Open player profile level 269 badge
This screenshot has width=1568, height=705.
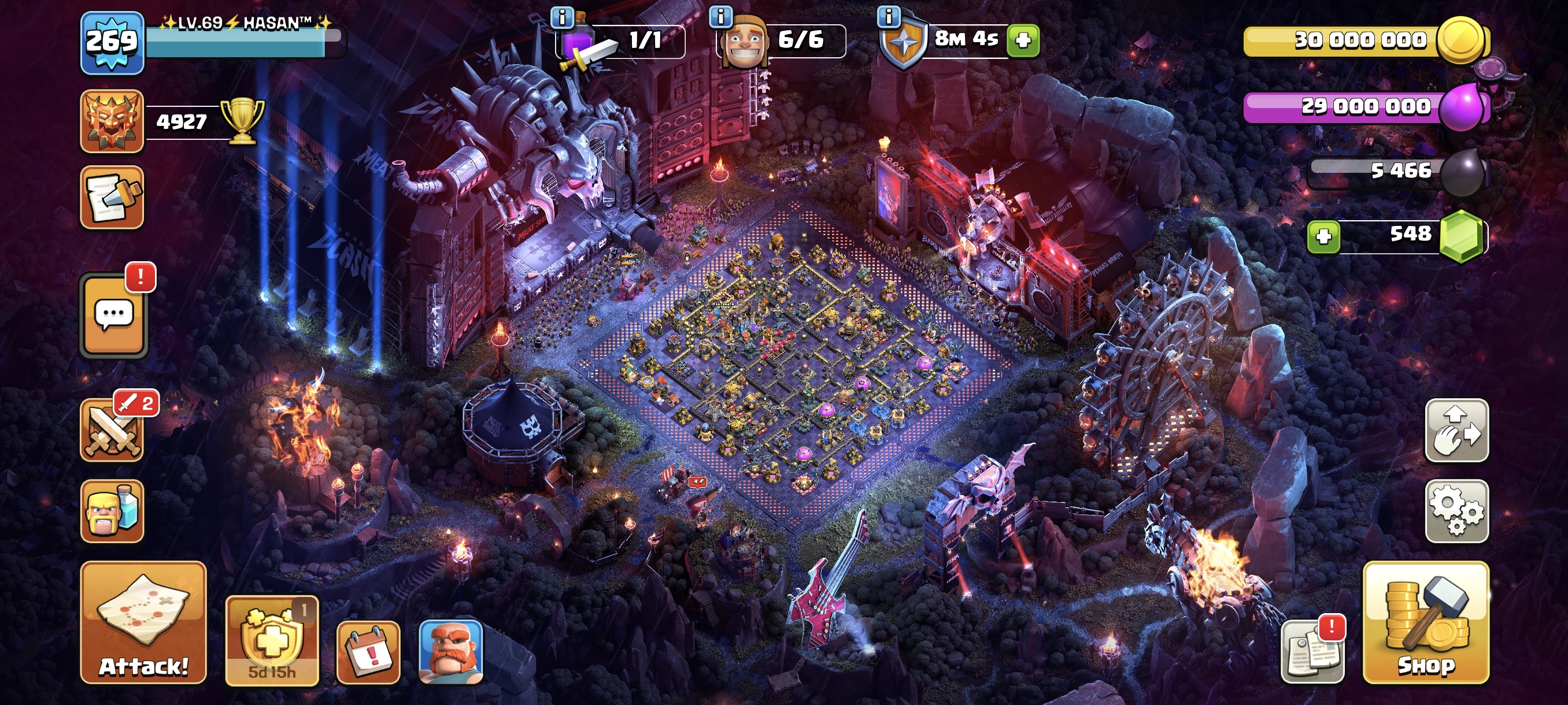point(112,43)
